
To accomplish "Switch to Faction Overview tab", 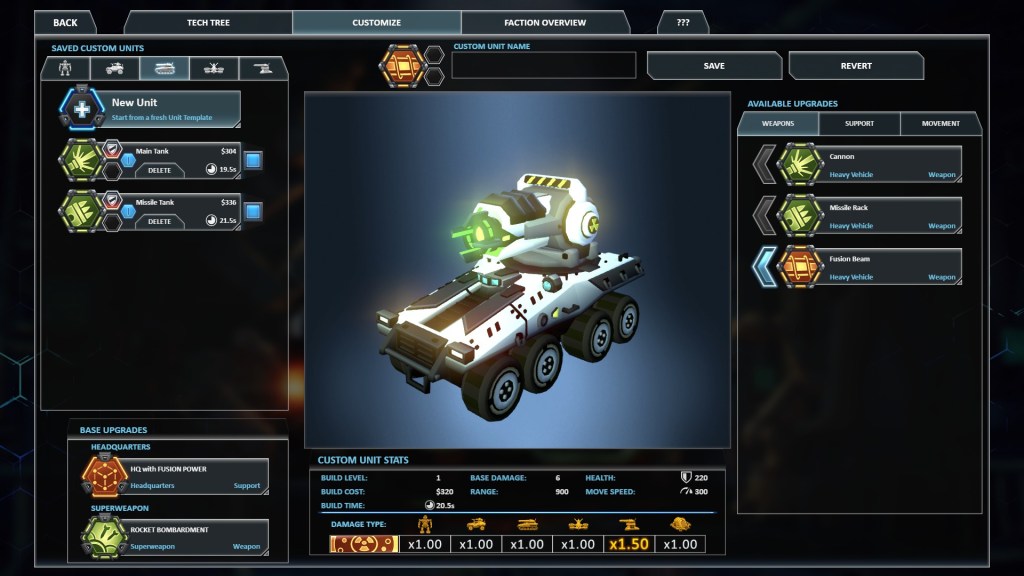I will coord(545,22).
